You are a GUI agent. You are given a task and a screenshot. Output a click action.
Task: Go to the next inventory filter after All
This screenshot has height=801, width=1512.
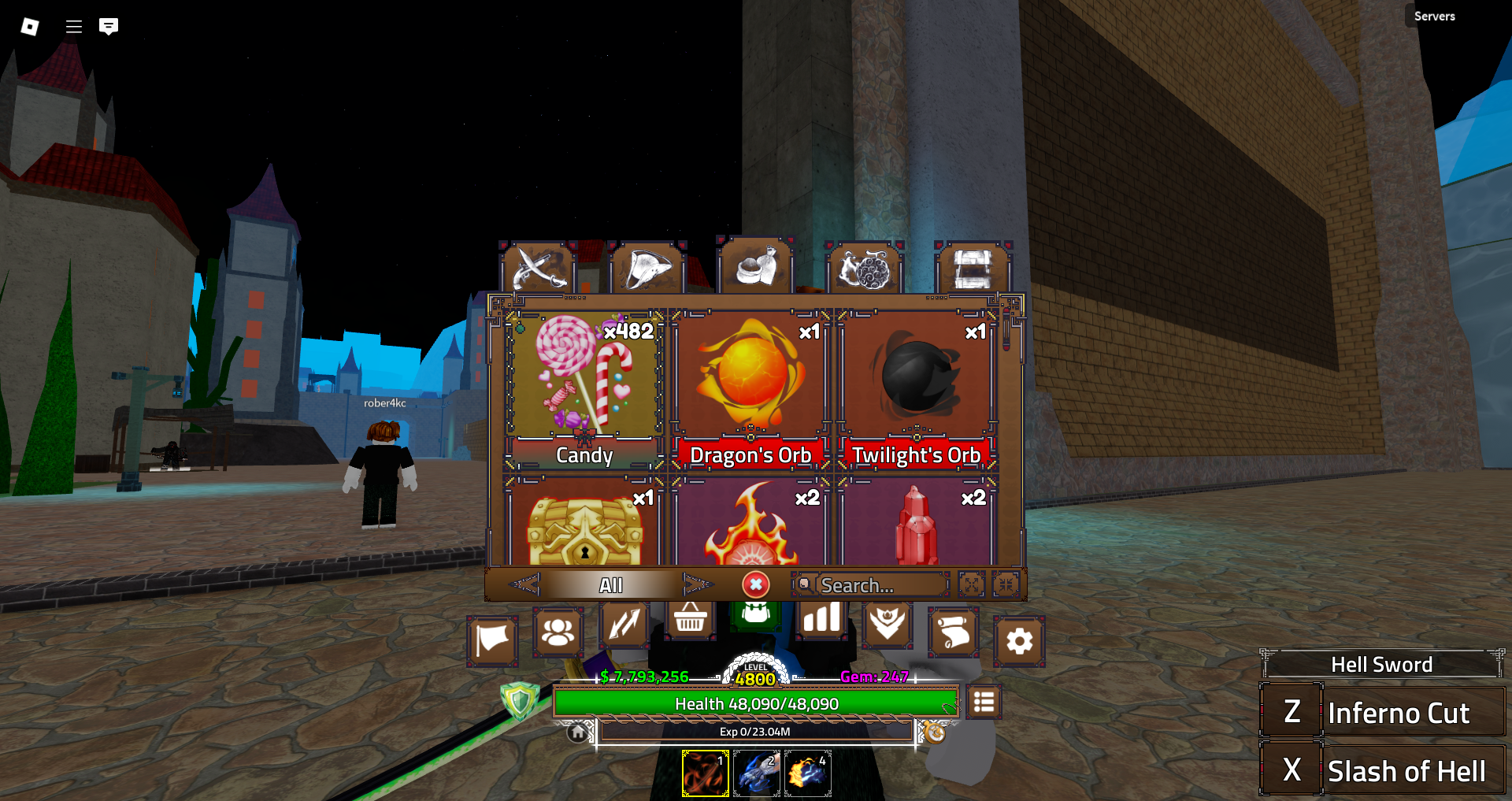(697, 584)
